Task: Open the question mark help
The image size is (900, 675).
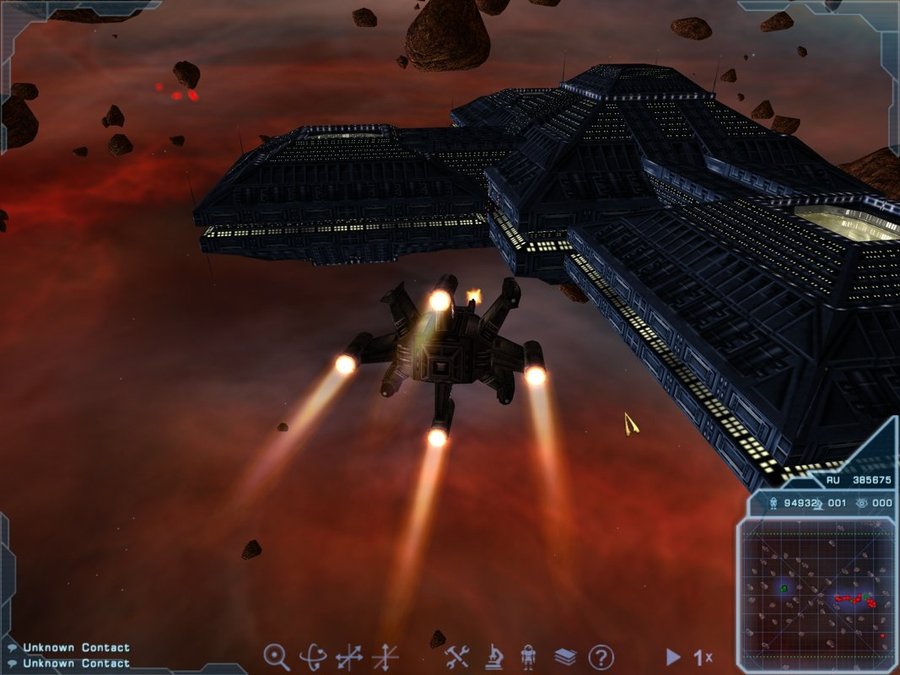Action: pos(600,657)
